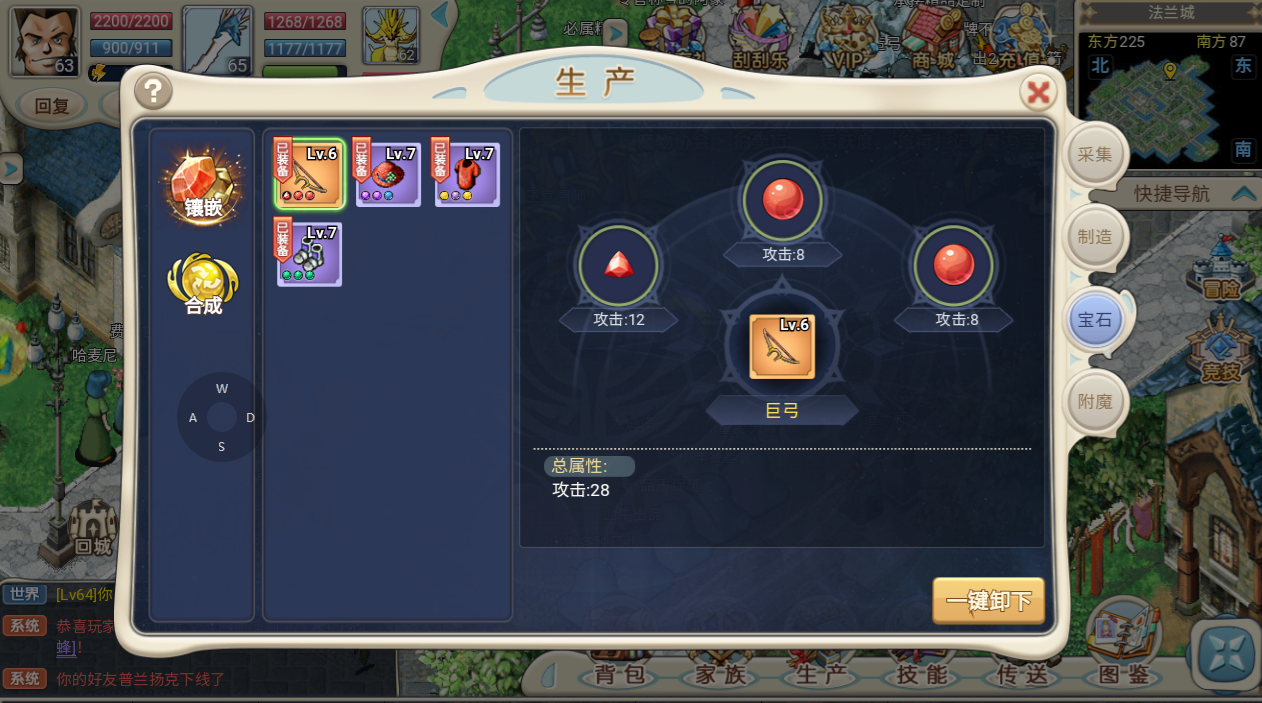The height and width of the screenshot is (703, 1262).
Task: Choose the Lv.7 red shirt armor slot
Action: pos(467,174)
